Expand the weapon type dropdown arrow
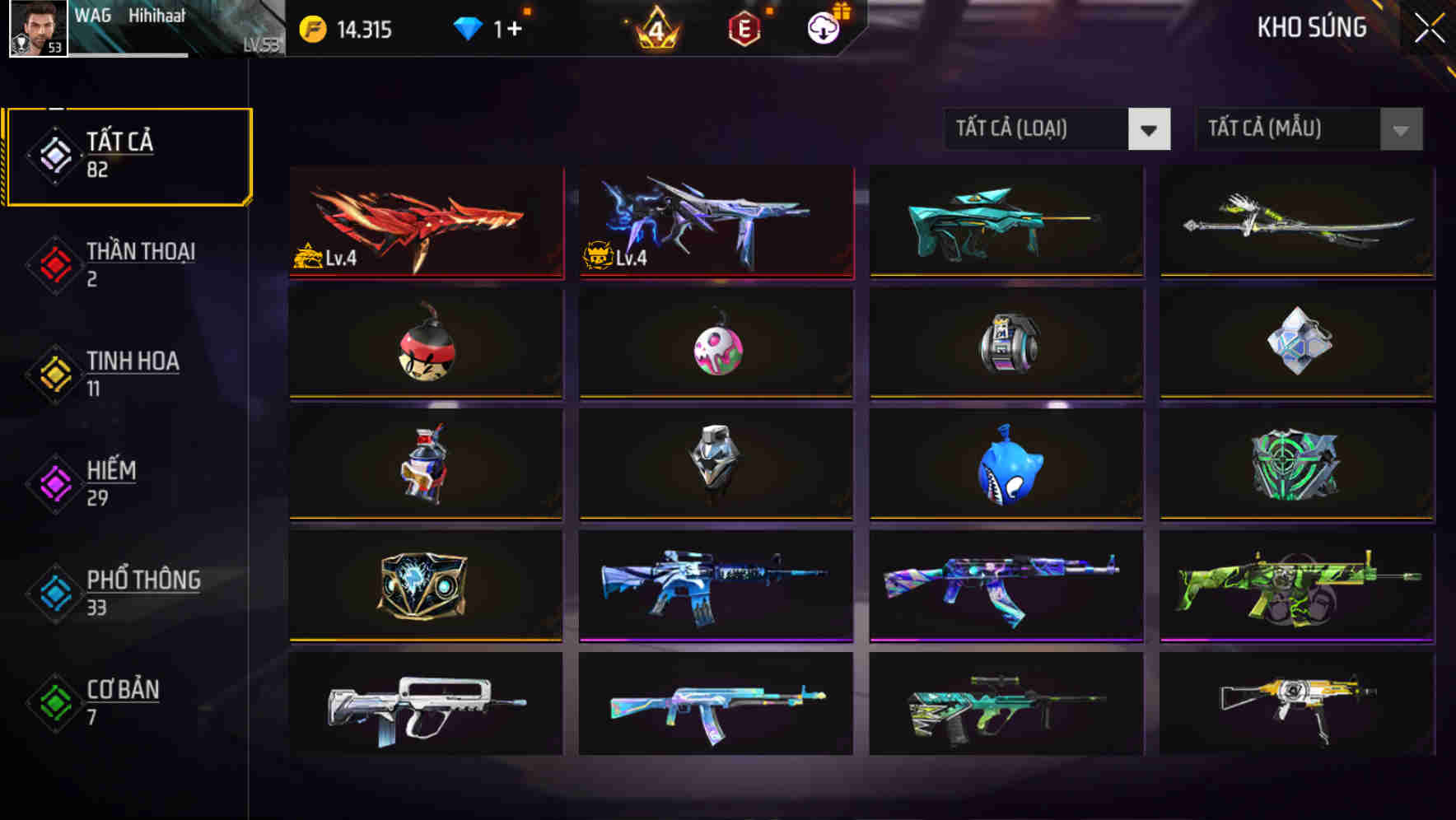Image resolution: width=1456 pixels, height=820 pixels. click(1150, 129)
